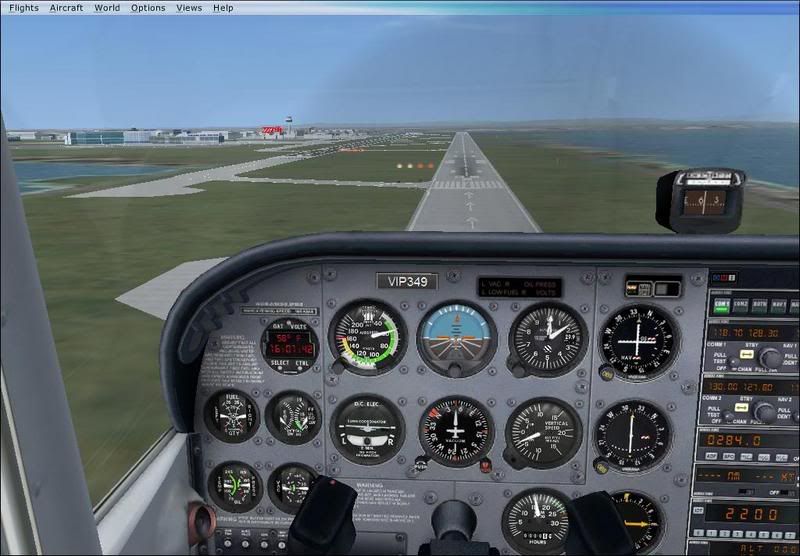Open the Help menu
Image resolution: width=800 pixels, height=556 pixels.
tap(223, 7)
